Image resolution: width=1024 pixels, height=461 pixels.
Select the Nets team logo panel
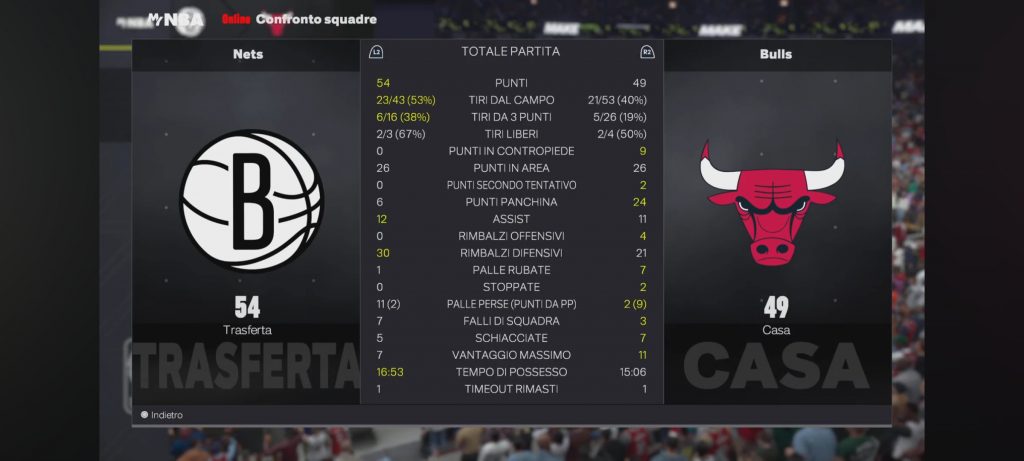pyautogui.click(x=248, y=200)
